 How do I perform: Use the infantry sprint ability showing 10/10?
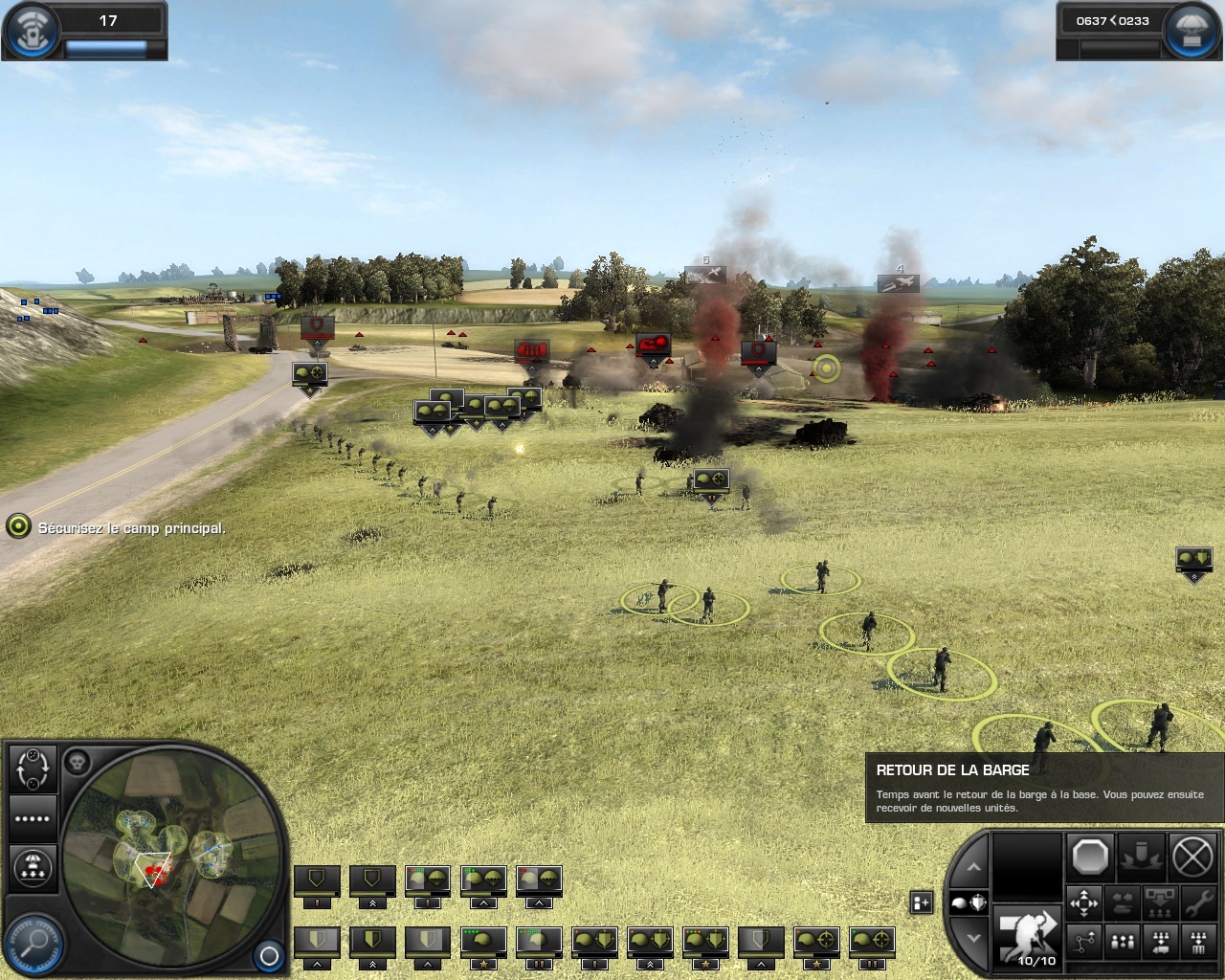click(1027, 936)
